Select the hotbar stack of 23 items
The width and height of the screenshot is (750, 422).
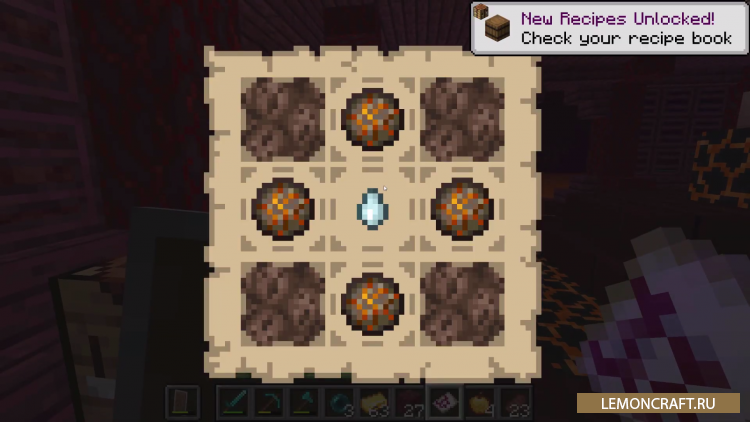click(x=513, y=402)
